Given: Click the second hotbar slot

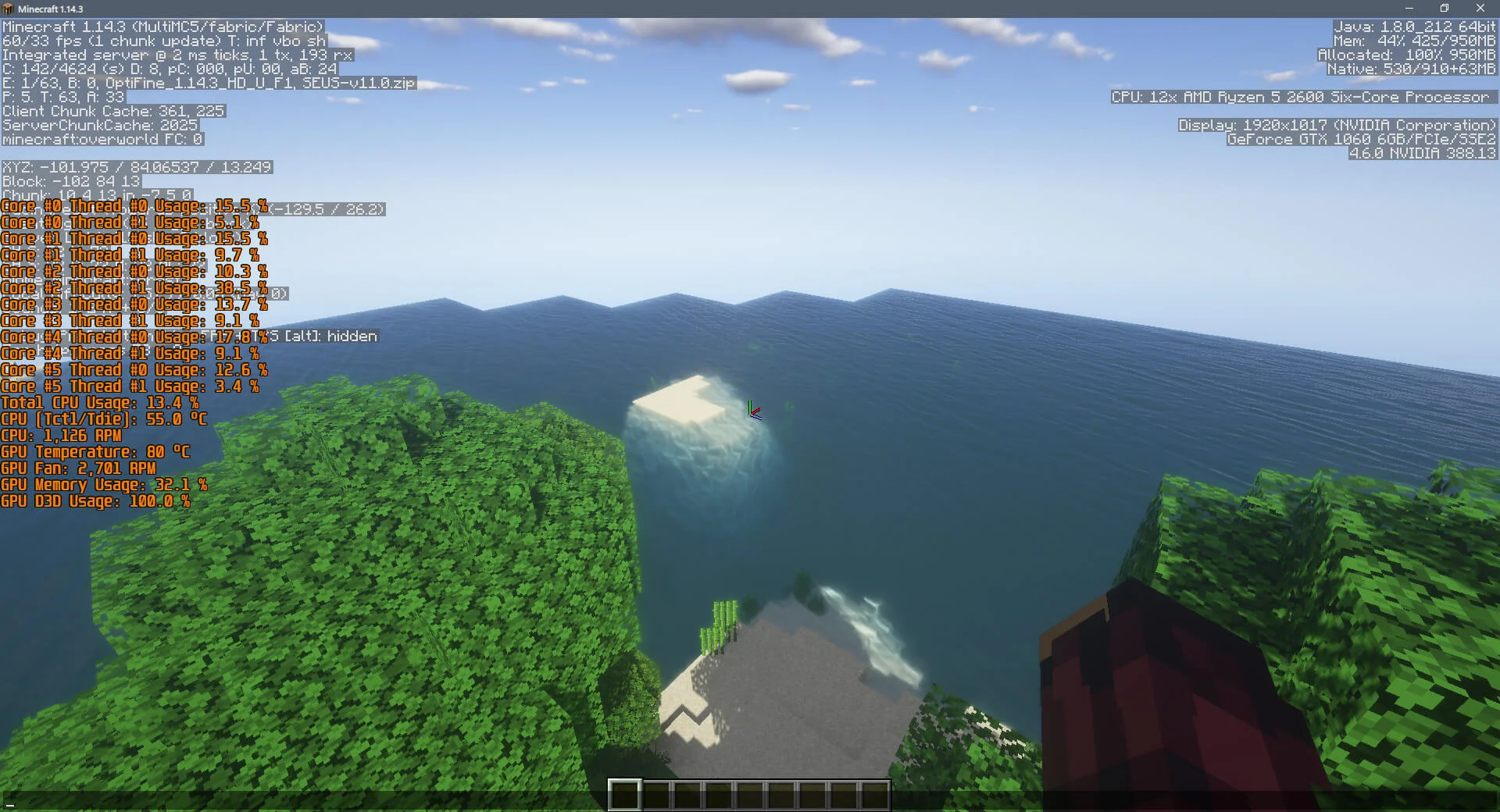Looking at the screenshot, I should tap(656, 793).
